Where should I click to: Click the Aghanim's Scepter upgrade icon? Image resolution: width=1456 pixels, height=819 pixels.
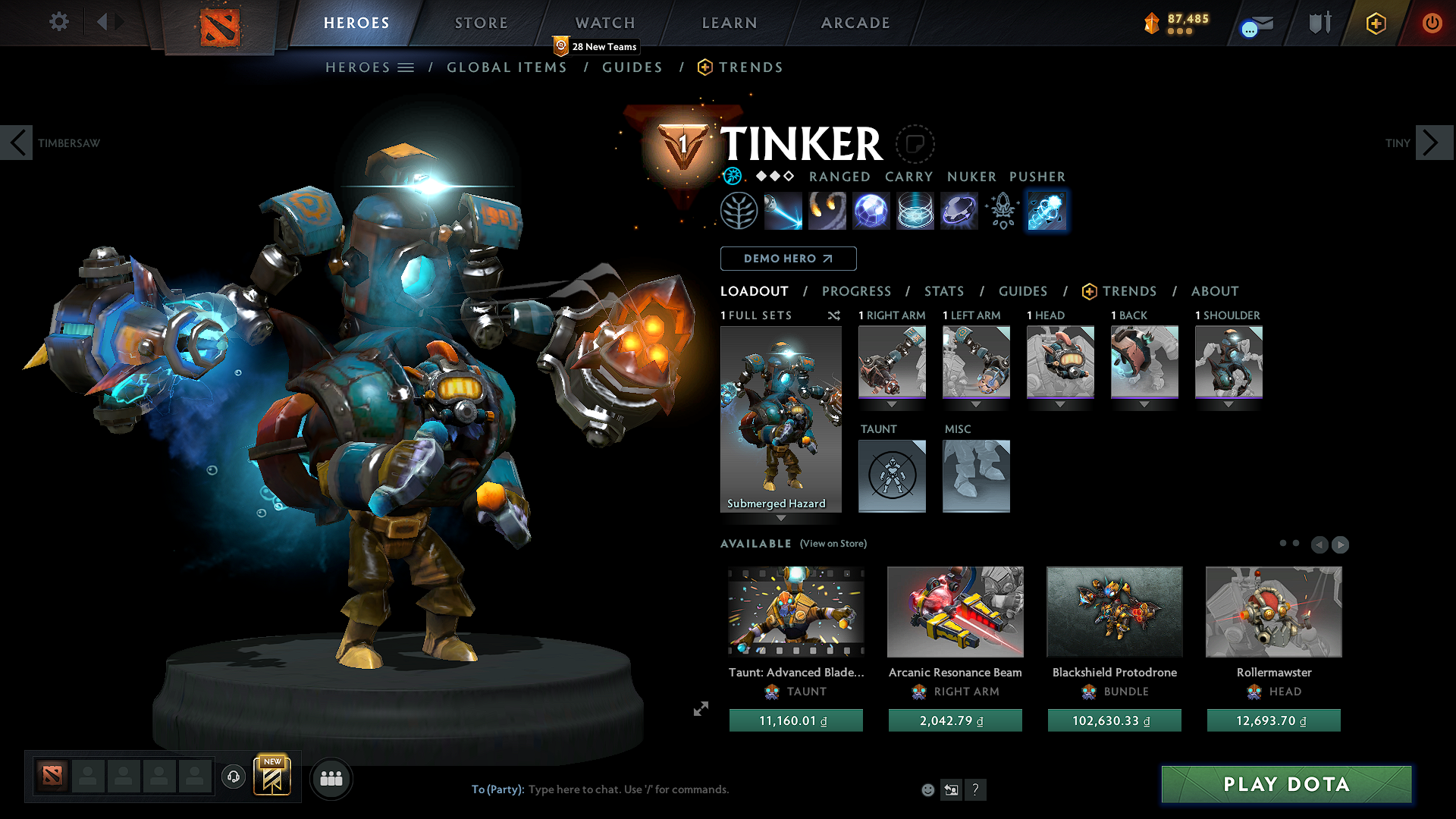click(x=1003, y=210)
